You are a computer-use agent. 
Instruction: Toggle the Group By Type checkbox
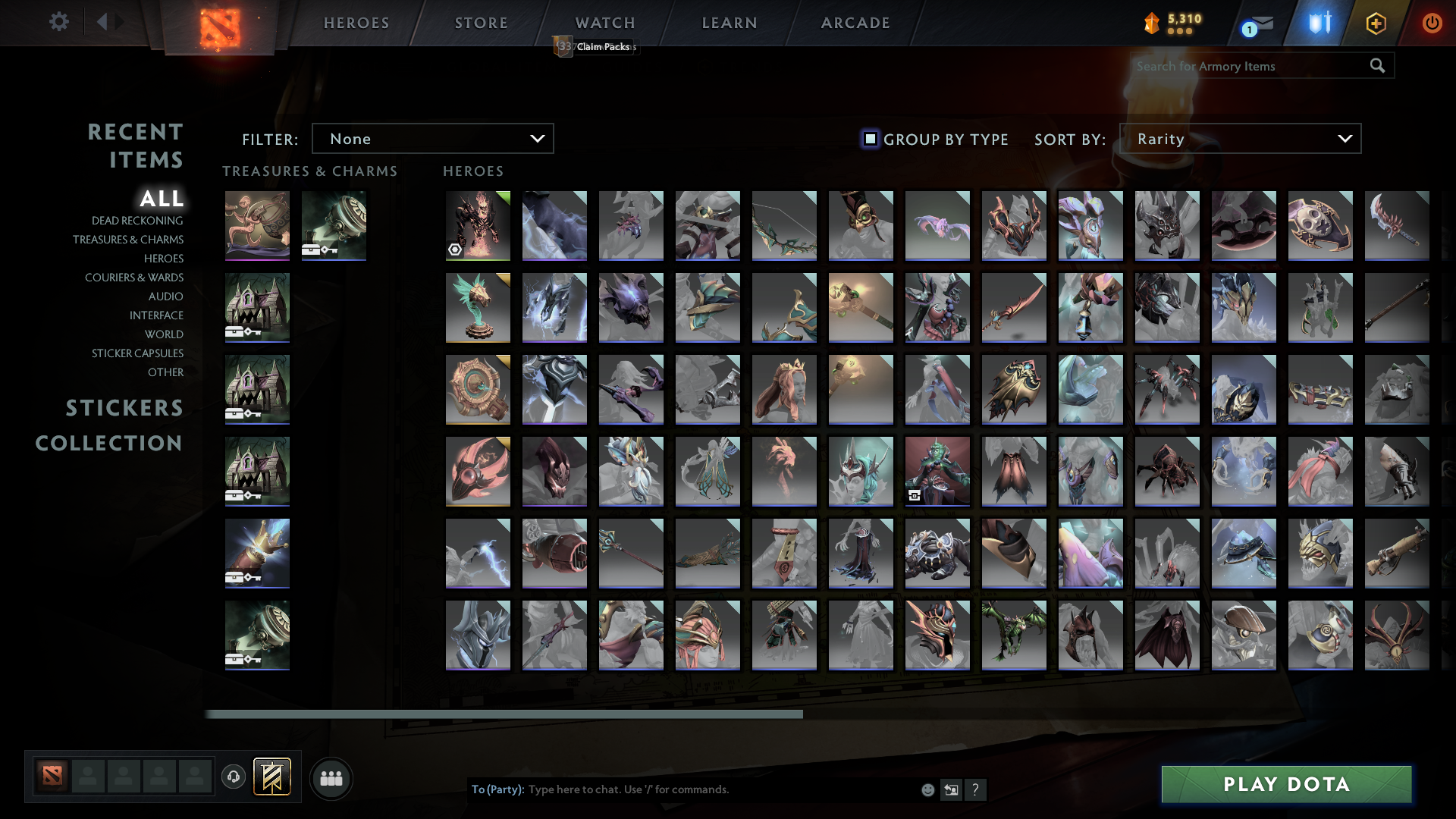click(869, 139)
